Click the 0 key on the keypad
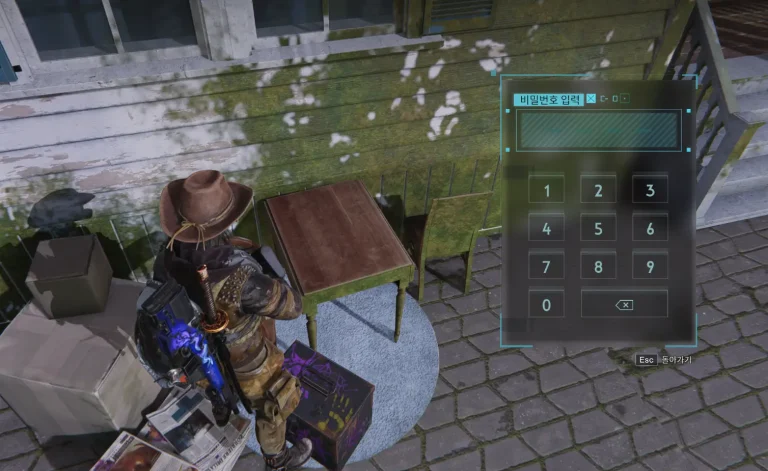This screenshot has height=471, width=768. (x=546, y=304)
